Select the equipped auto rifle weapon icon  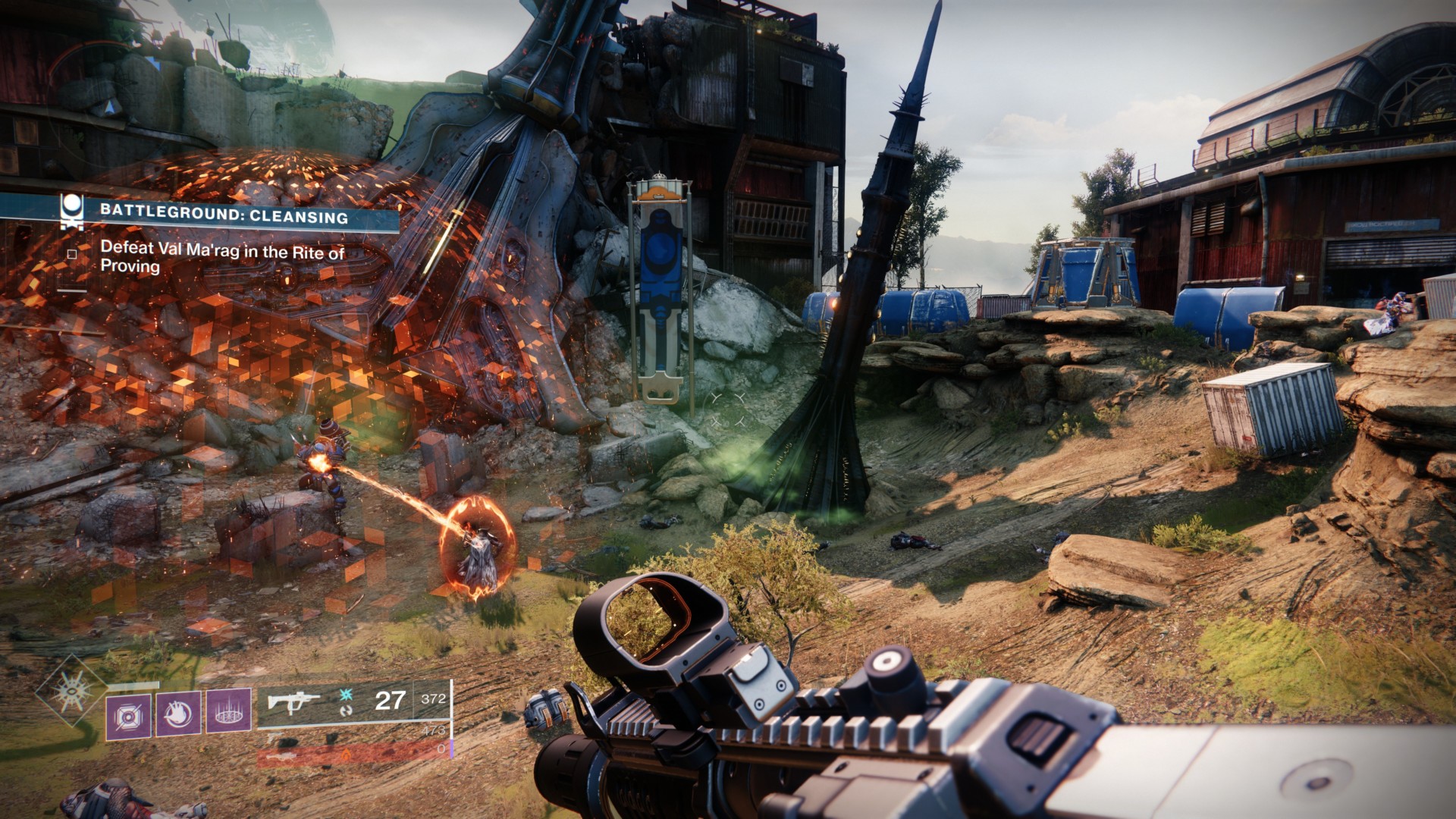(x=293, y=701)
